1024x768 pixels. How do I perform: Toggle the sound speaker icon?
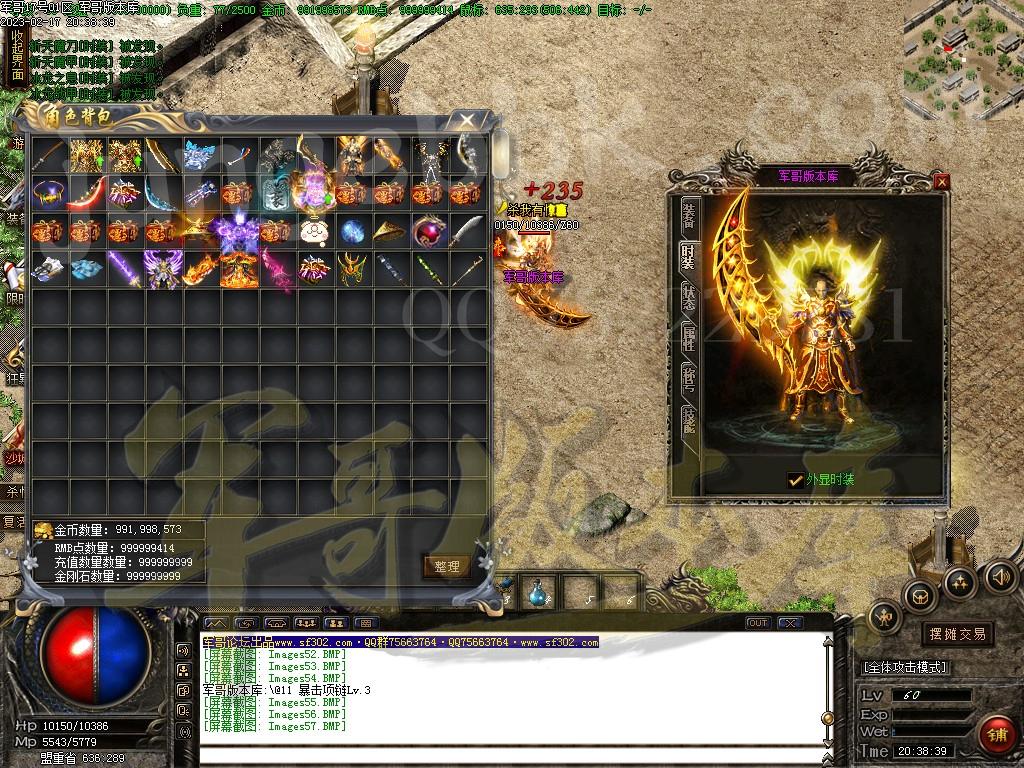coord(1000,577)
